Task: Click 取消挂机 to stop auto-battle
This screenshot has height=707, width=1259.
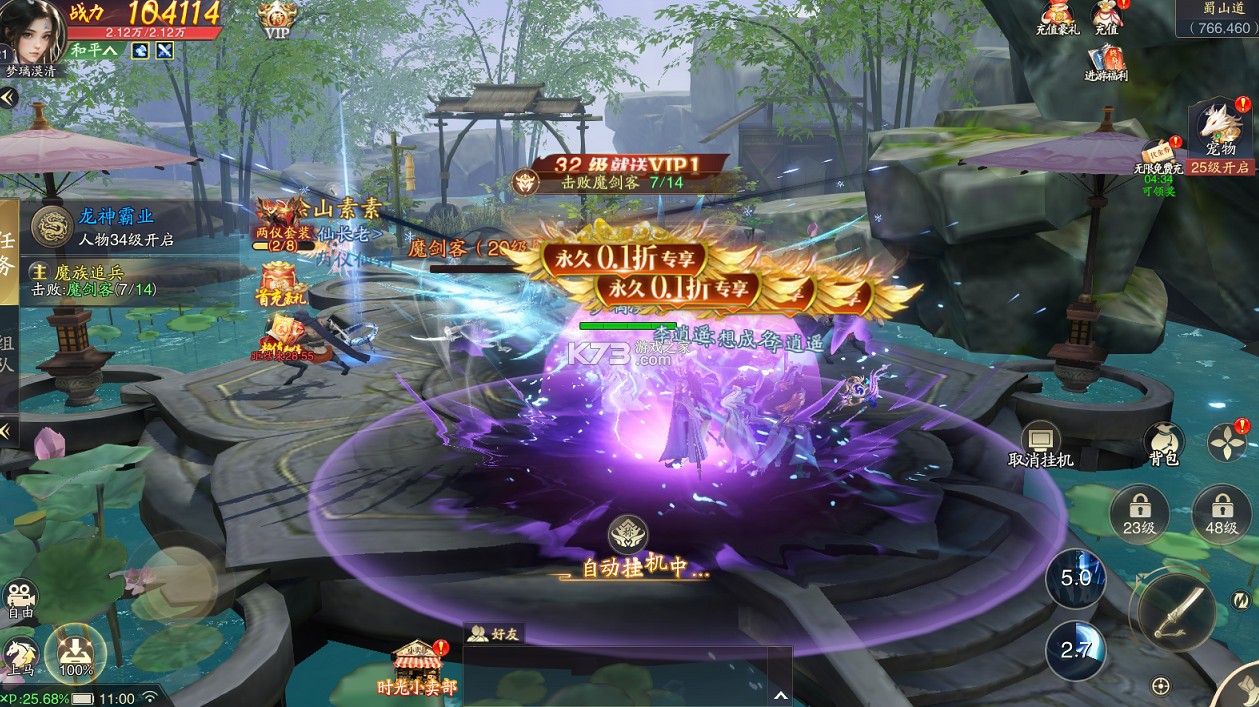Action: [1040, 444]
